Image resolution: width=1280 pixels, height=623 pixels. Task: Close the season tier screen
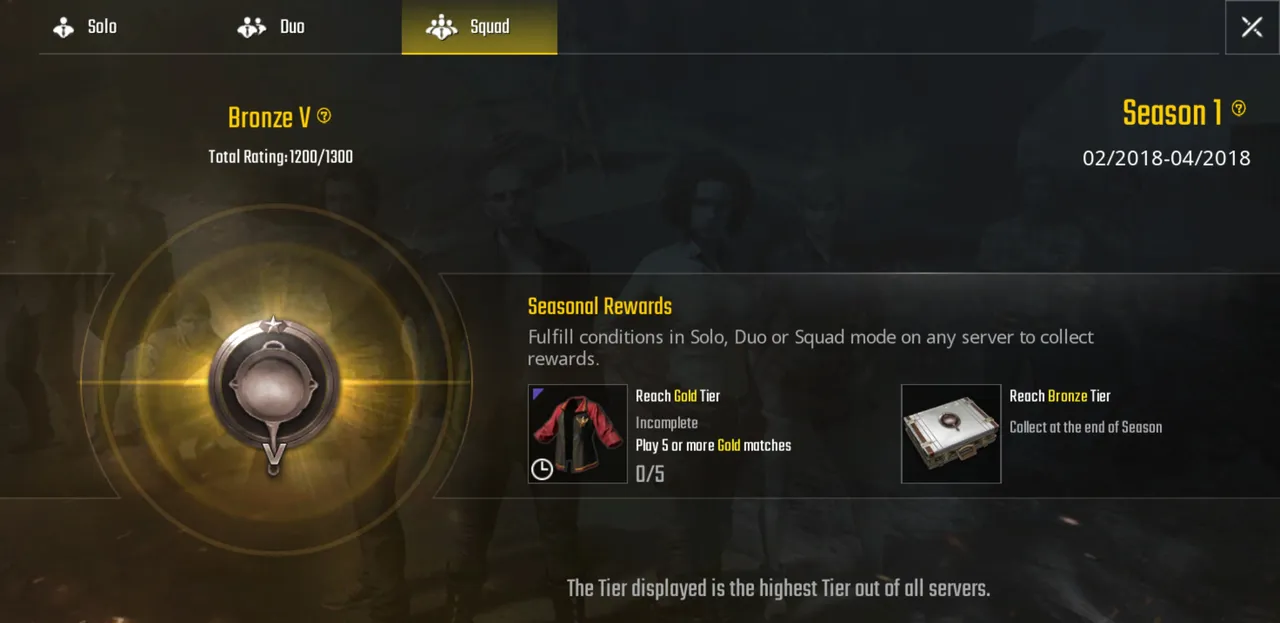click(1251, 27)
